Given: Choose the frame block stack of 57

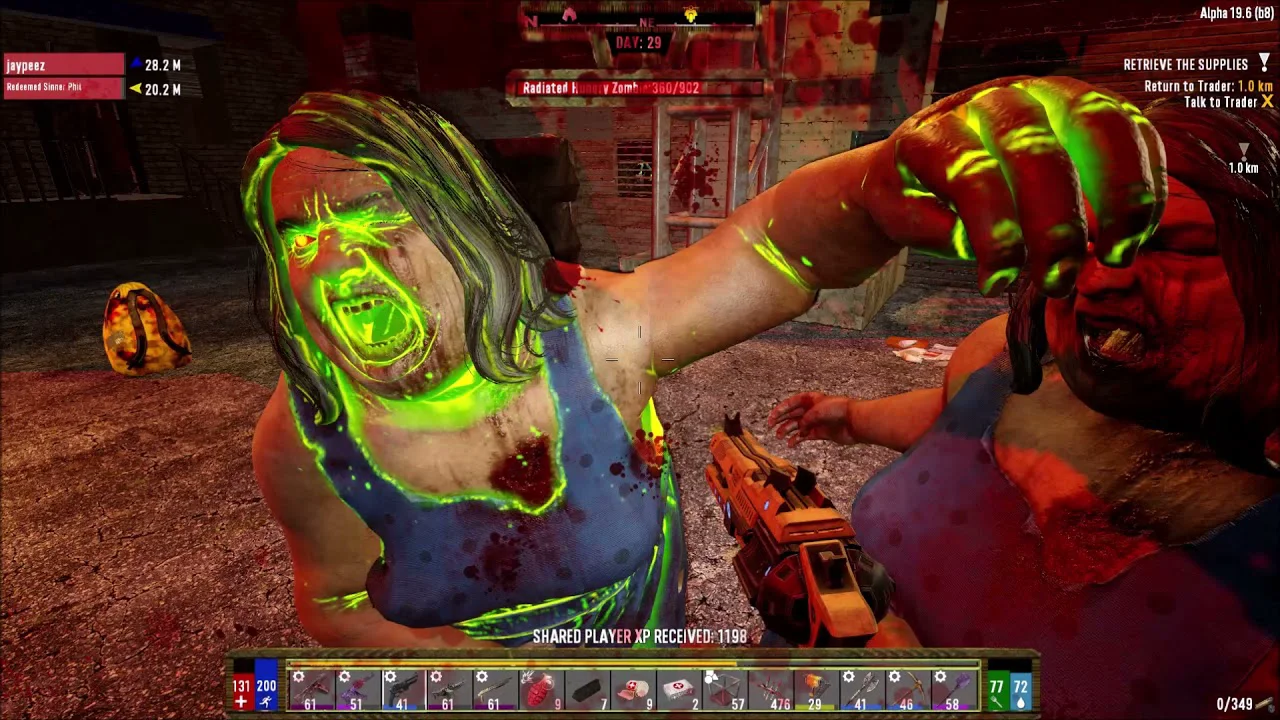Looking at the screenshot, I should [x=724, y=690].
